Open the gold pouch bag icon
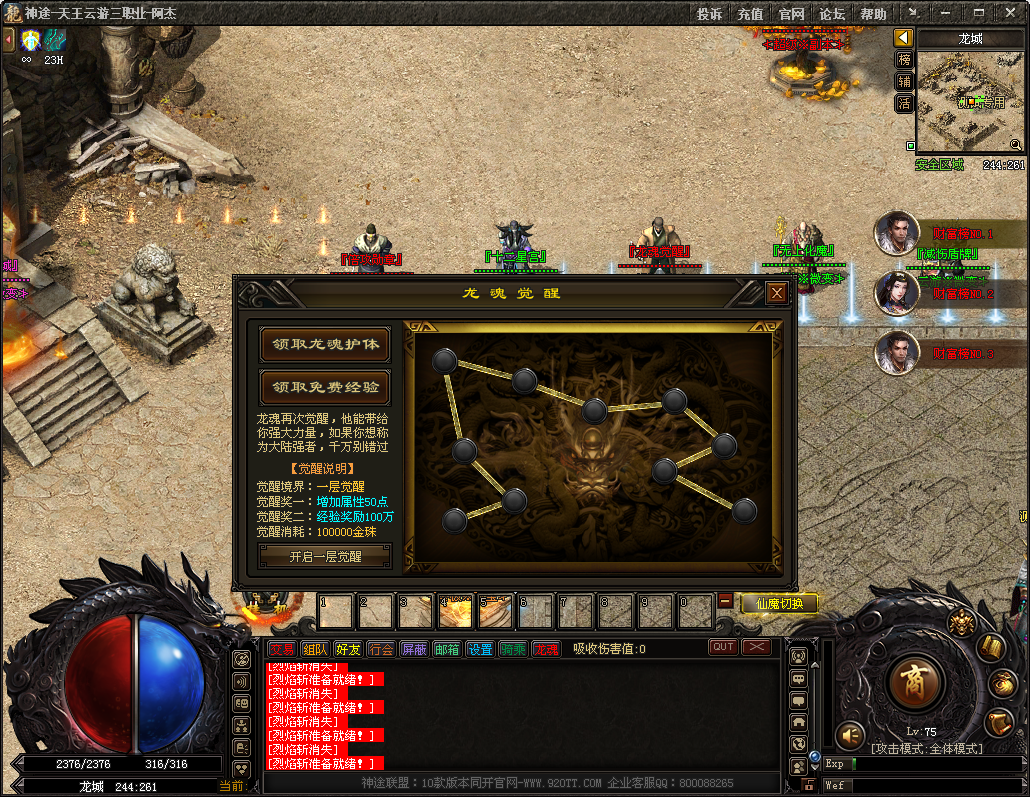Screen dimensions: 1030x797 point(1003,683)
